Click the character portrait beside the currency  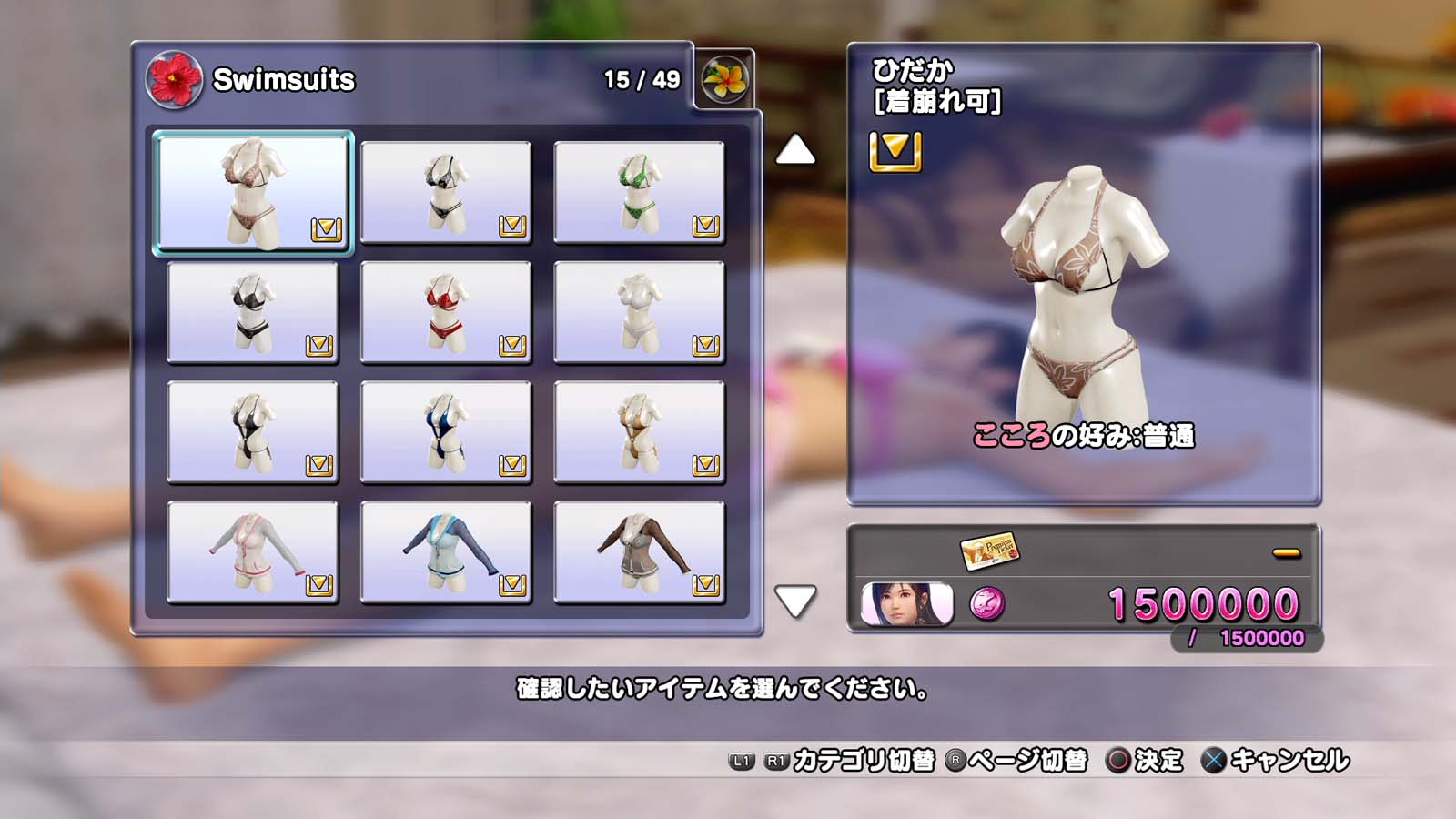(906, 604)
